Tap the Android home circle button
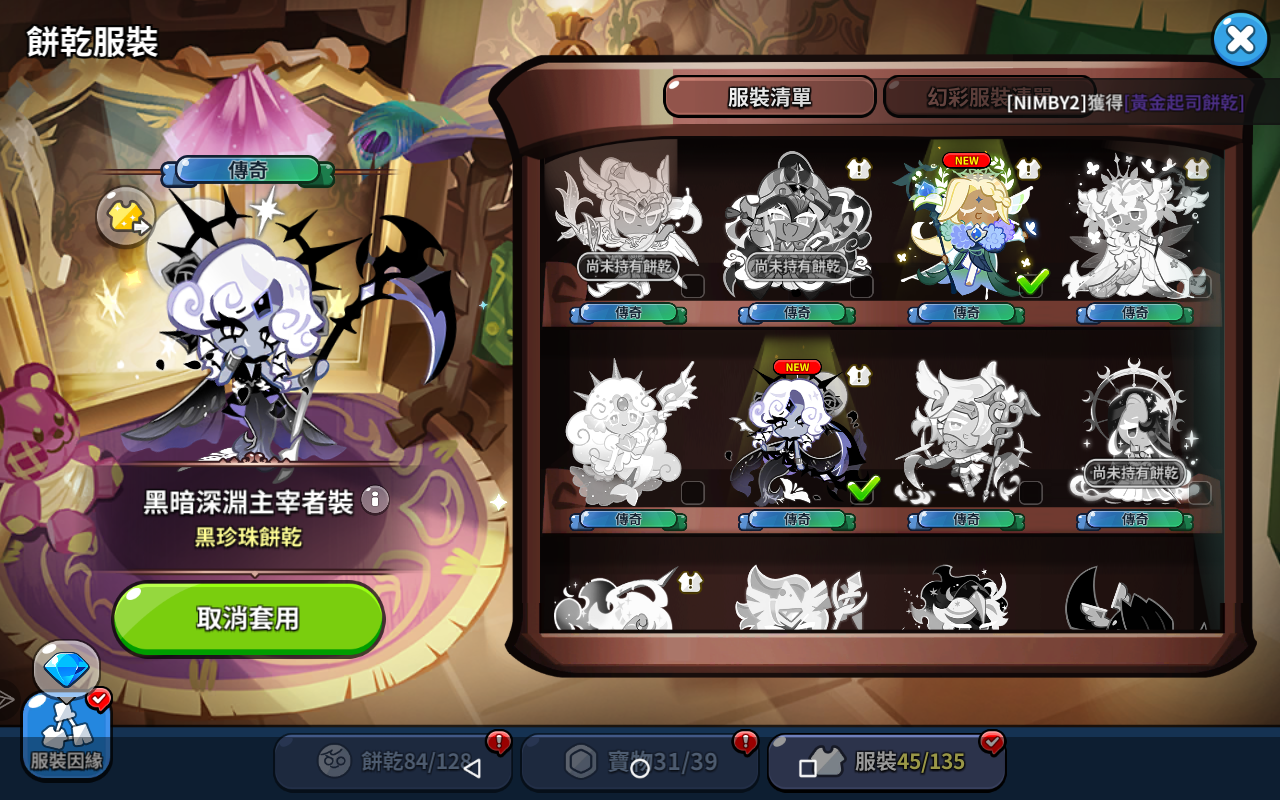The width and height of the screenshot is (1280, 800). [640, 768]
